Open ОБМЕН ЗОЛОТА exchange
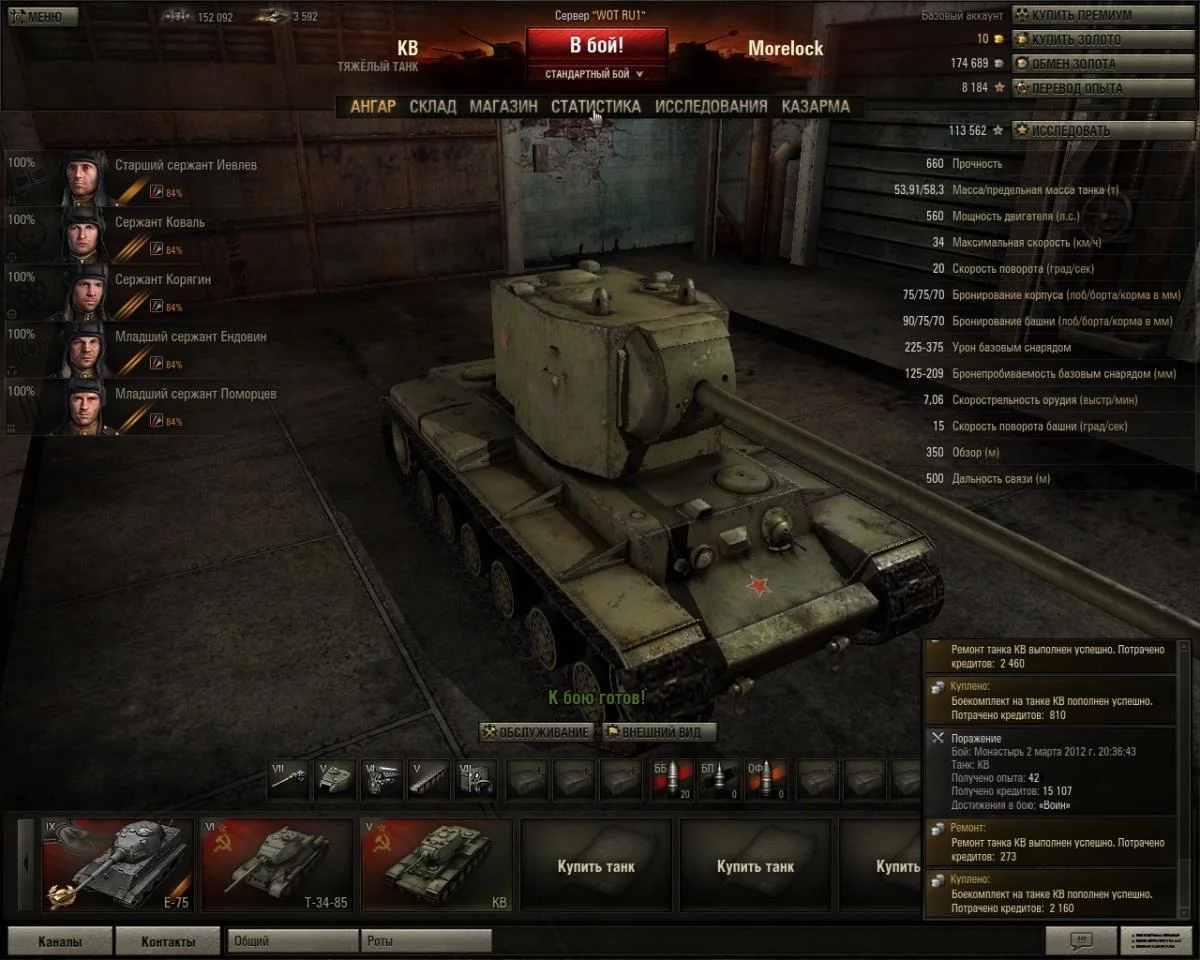Image resolution: width=1200 pixels, height=960 pixels. click(x=1073, y=64)
